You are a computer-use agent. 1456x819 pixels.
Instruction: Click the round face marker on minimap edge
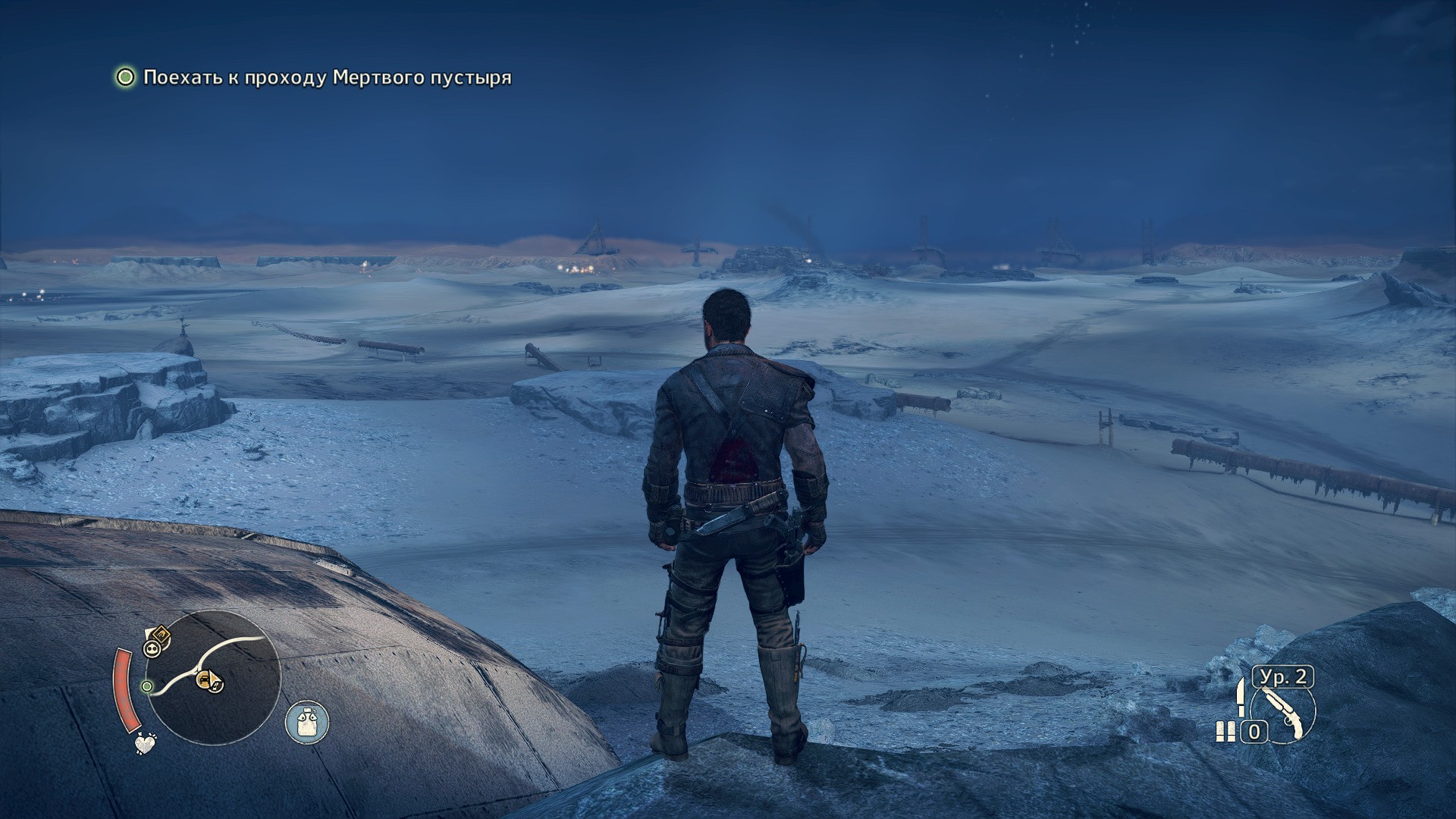click(151, 648)
